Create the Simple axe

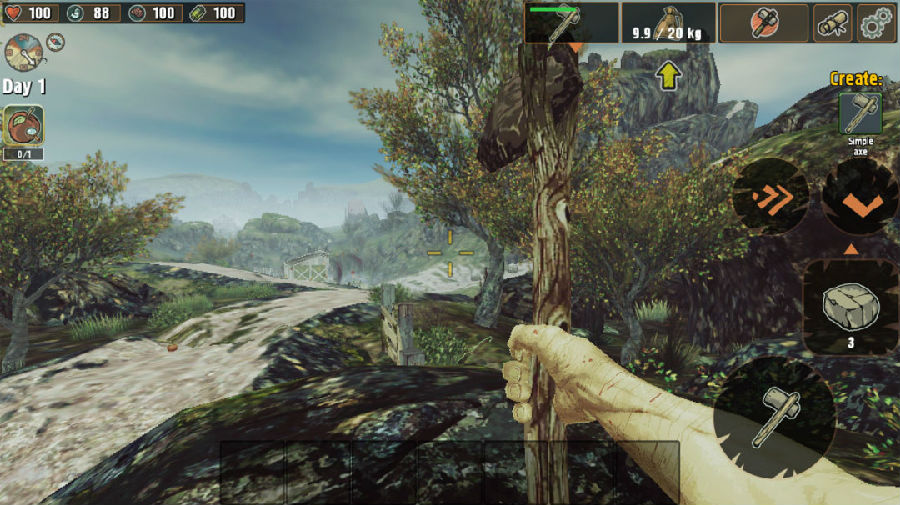860,114
